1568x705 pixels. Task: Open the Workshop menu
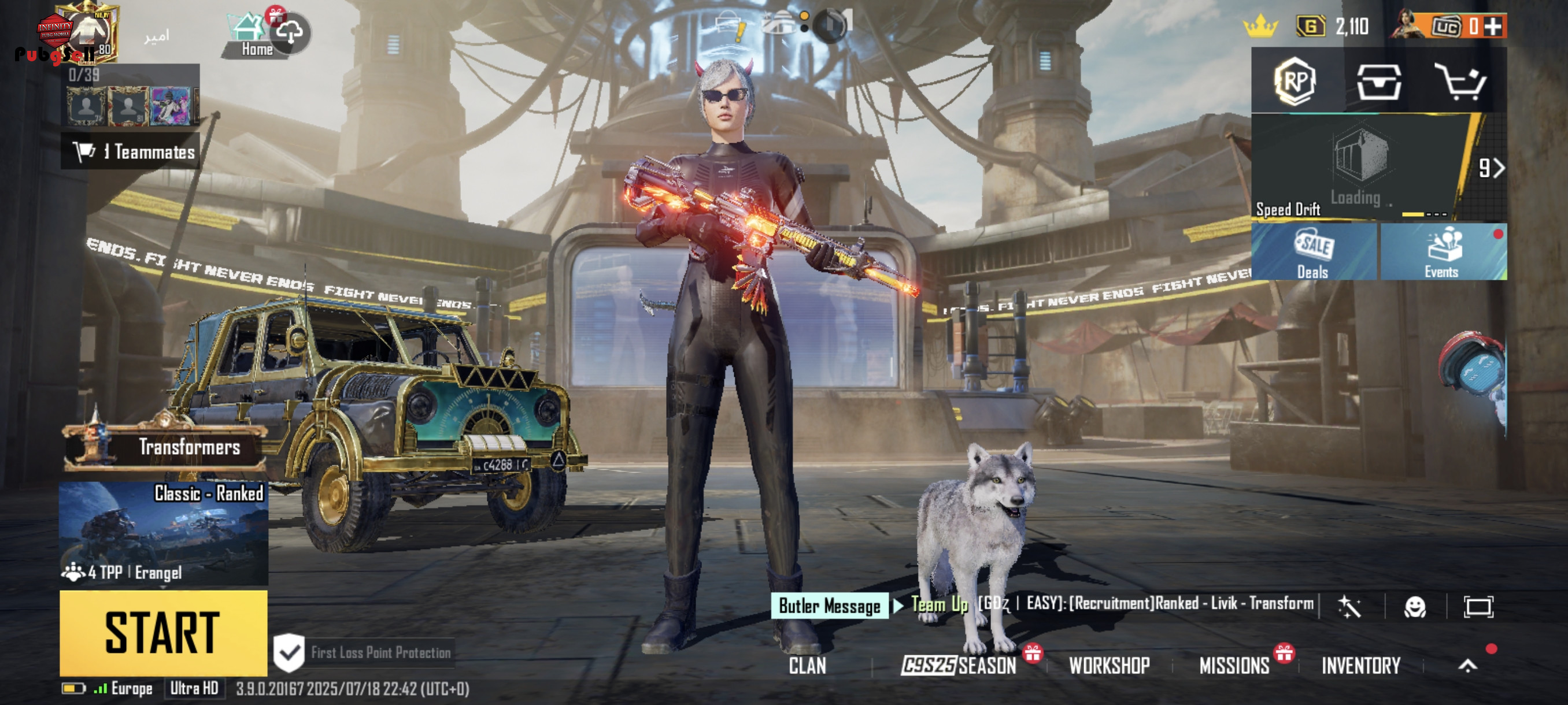point(1109,666)
